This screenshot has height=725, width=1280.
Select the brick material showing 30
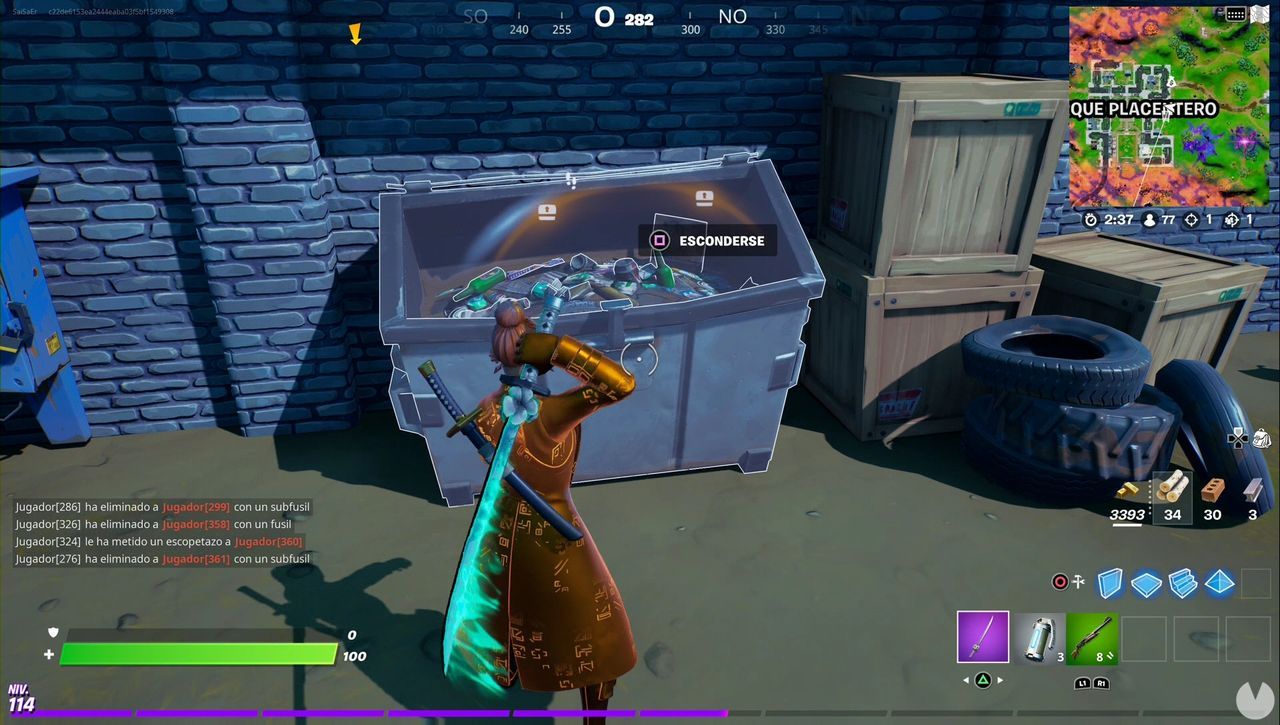click(x=1212, y=490)
